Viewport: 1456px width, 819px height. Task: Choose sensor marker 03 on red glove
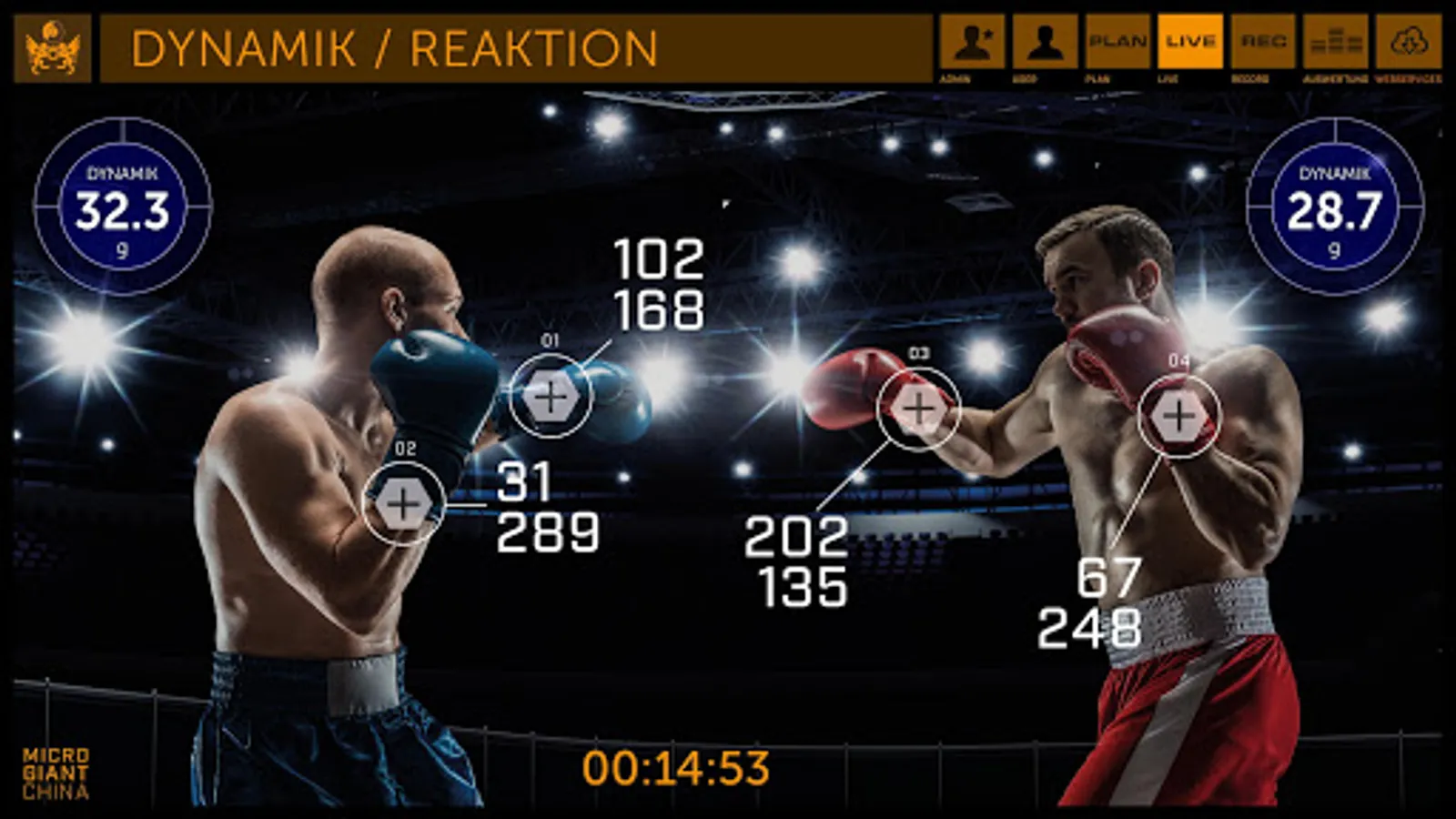918,409
